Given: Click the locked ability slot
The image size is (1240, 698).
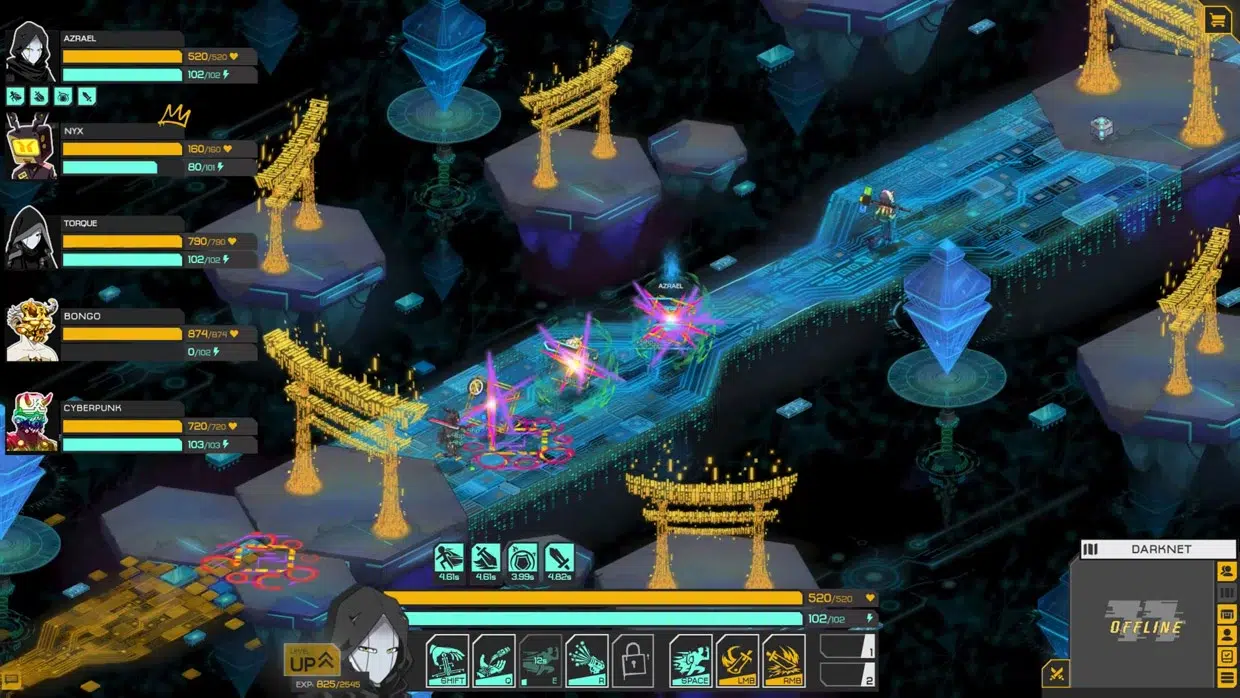Looking at the screenshot, I should pyautogui.click(x=633, y=661).
